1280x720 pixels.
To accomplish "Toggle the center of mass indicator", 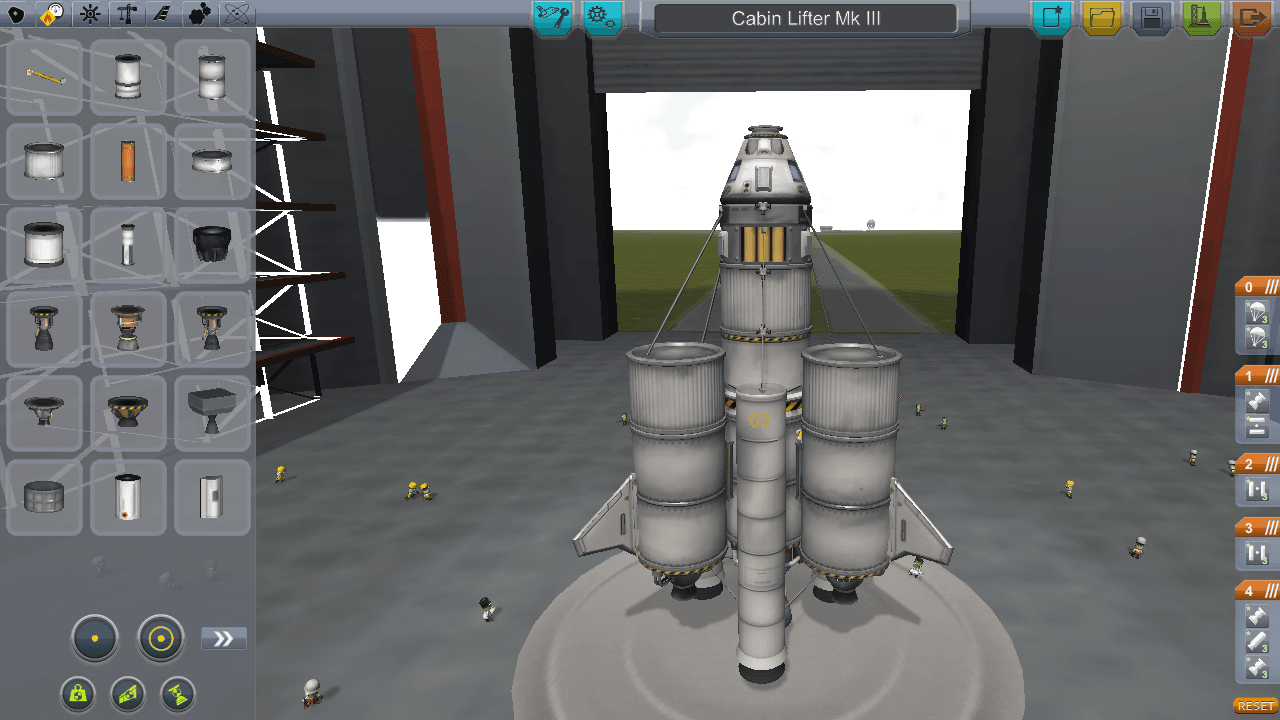I will click(79, 694).
